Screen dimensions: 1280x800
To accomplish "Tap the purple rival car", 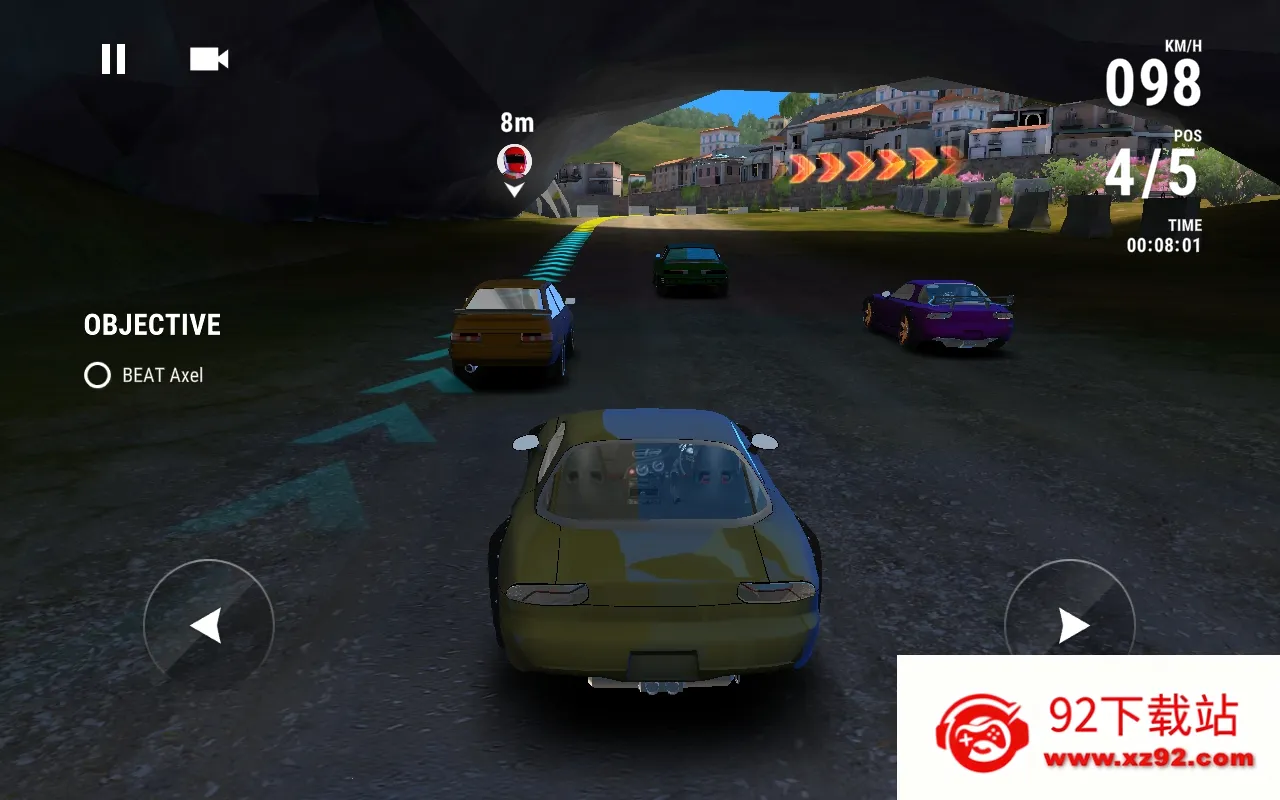I will (940, 312).
